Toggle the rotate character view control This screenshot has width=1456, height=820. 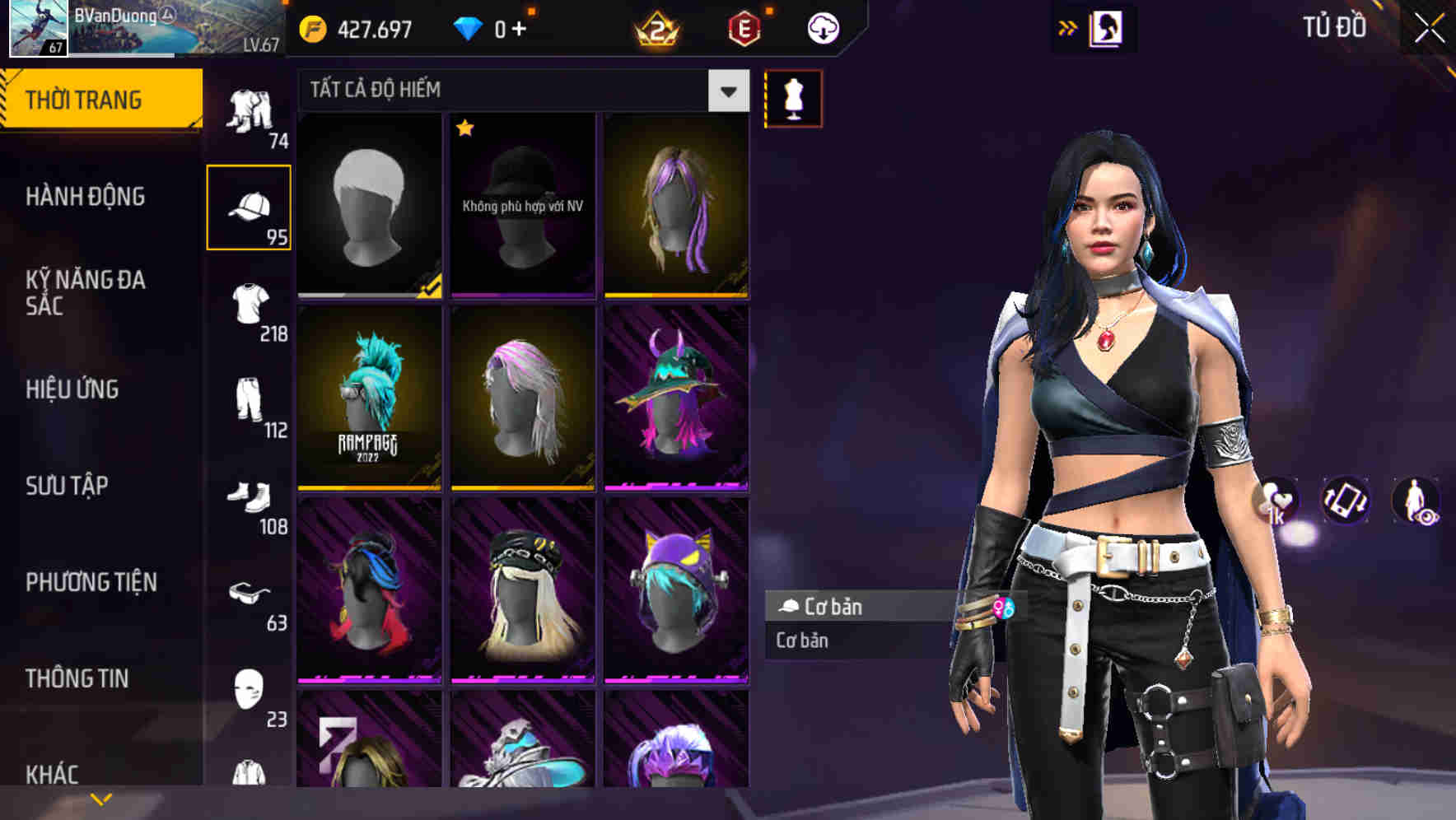point(1345,501)
